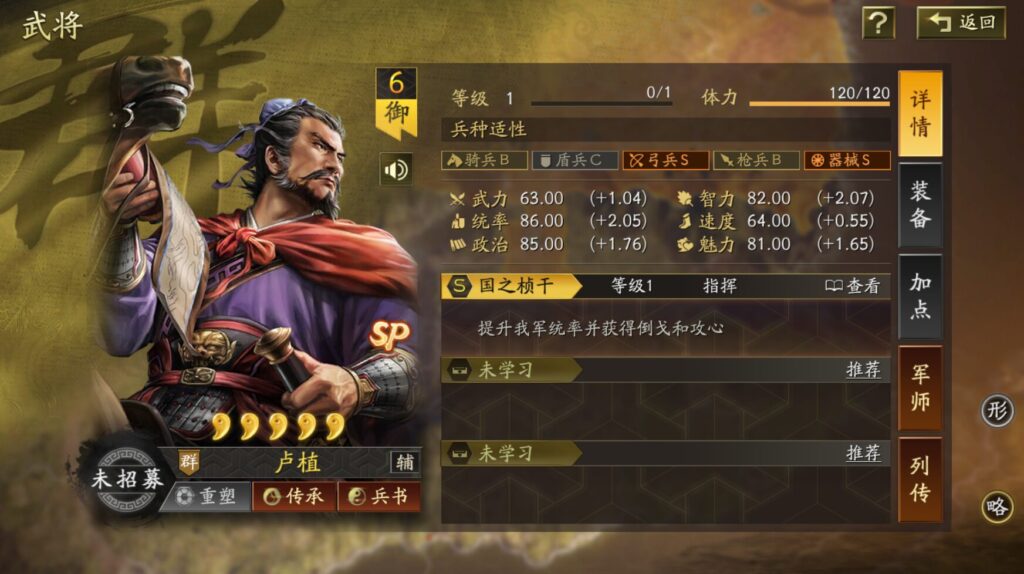The width and height of the screenshot is (1024, 574).
Task: Show the 列传 biography tab
Action: click(920, 479)
